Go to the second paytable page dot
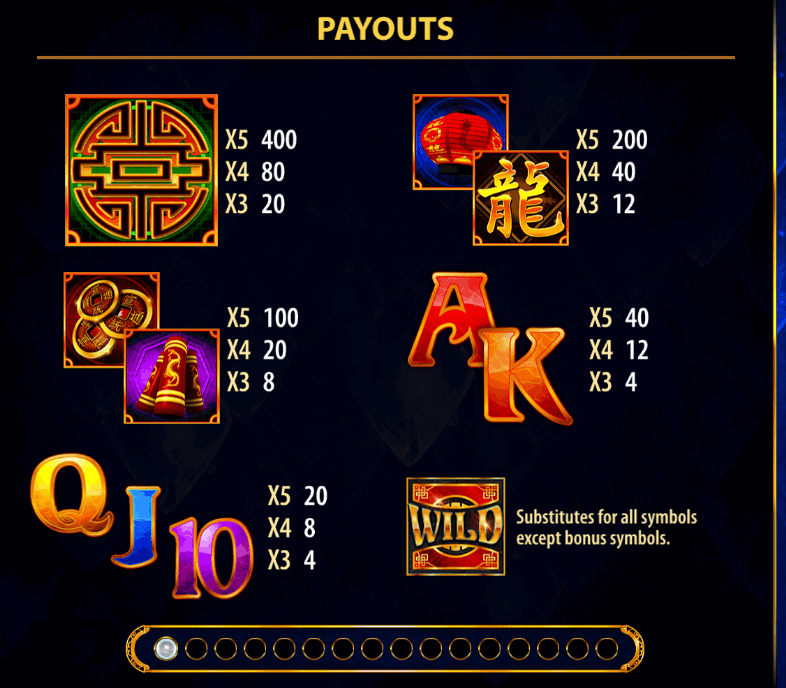The width and height of the screenshot is (786, 688). coord(196,650)
